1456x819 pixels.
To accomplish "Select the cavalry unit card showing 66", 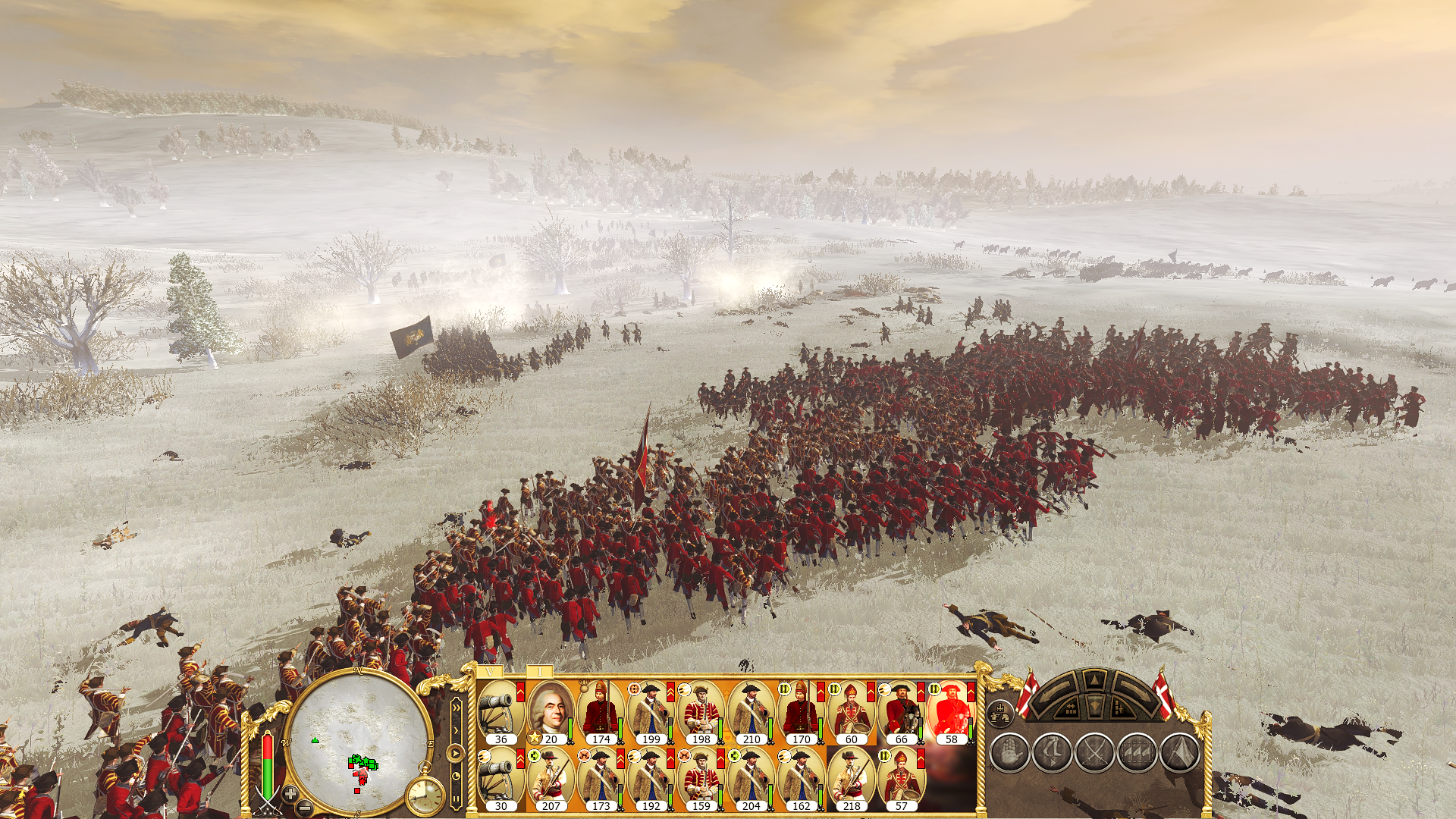I will [x=901, y=713].
